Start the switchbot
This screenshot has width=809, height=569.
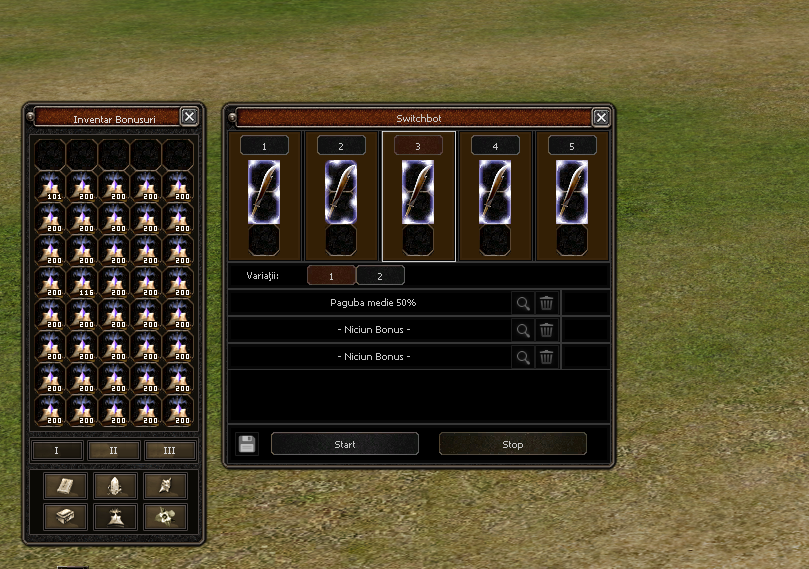(345, 444)
